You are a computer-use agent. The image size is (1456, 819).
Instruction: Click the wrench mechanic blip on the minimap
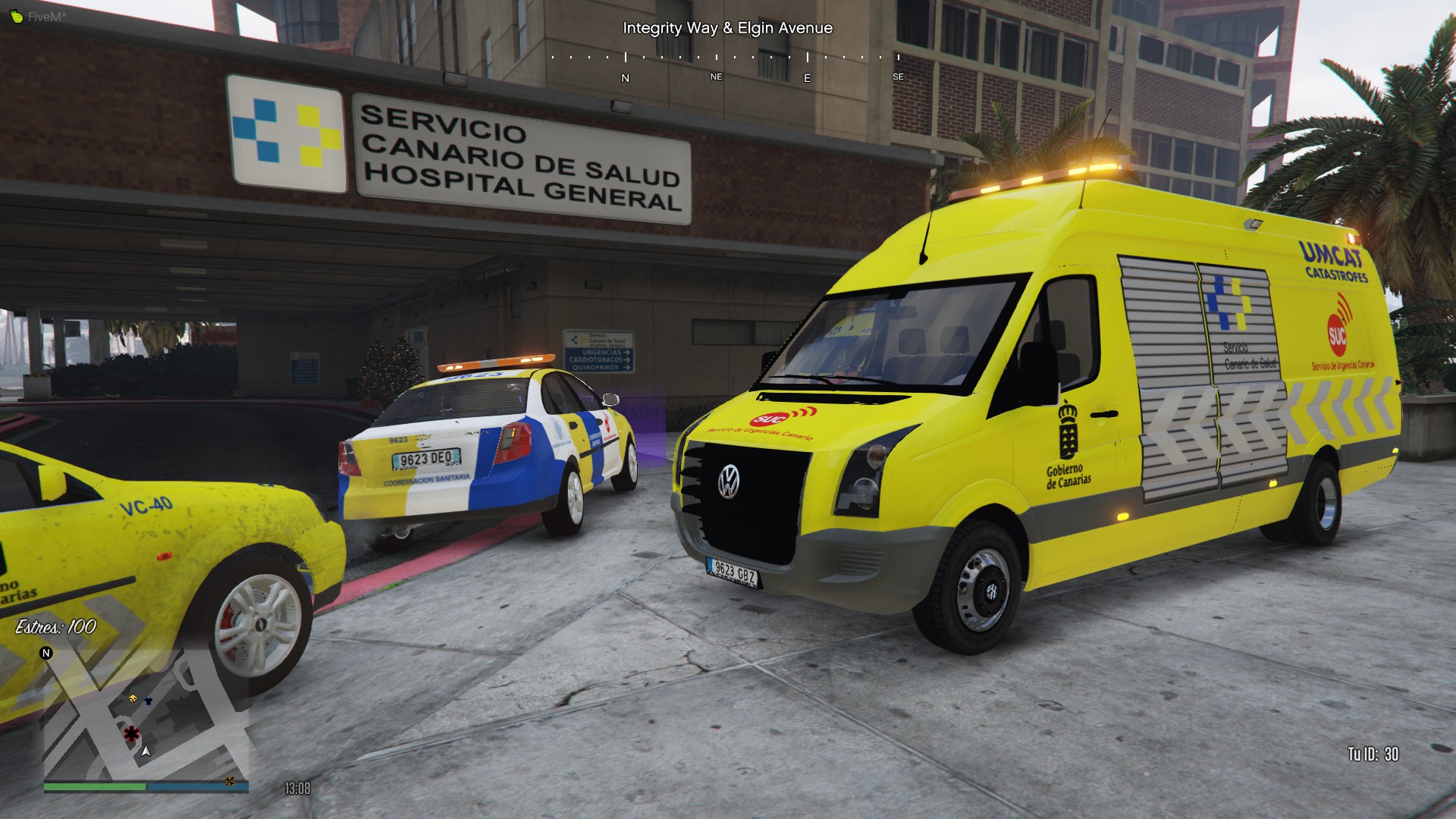229,781
